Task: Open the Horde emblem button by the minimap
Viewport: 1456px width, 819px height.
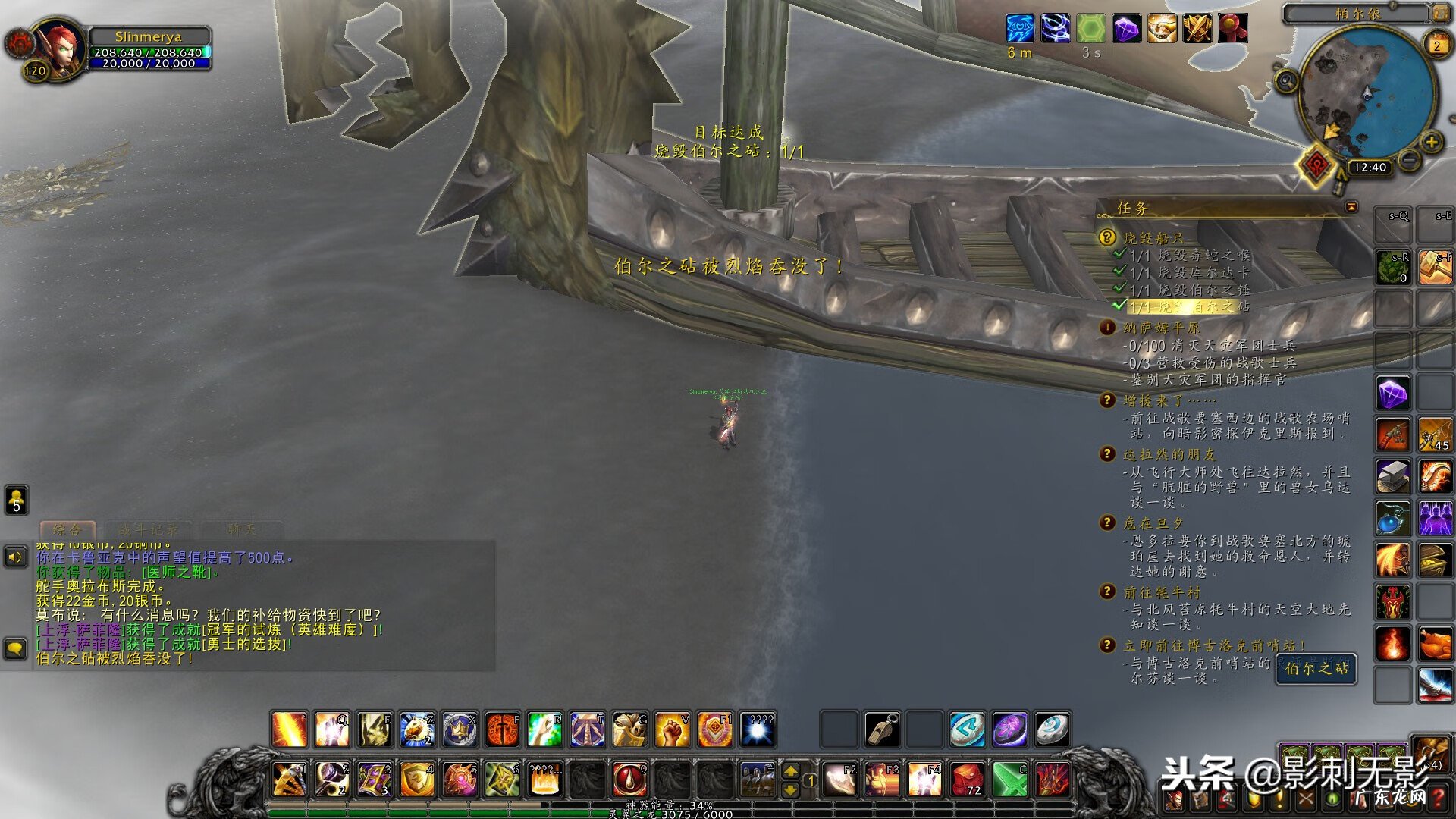Action: [x=1317, y=165]
